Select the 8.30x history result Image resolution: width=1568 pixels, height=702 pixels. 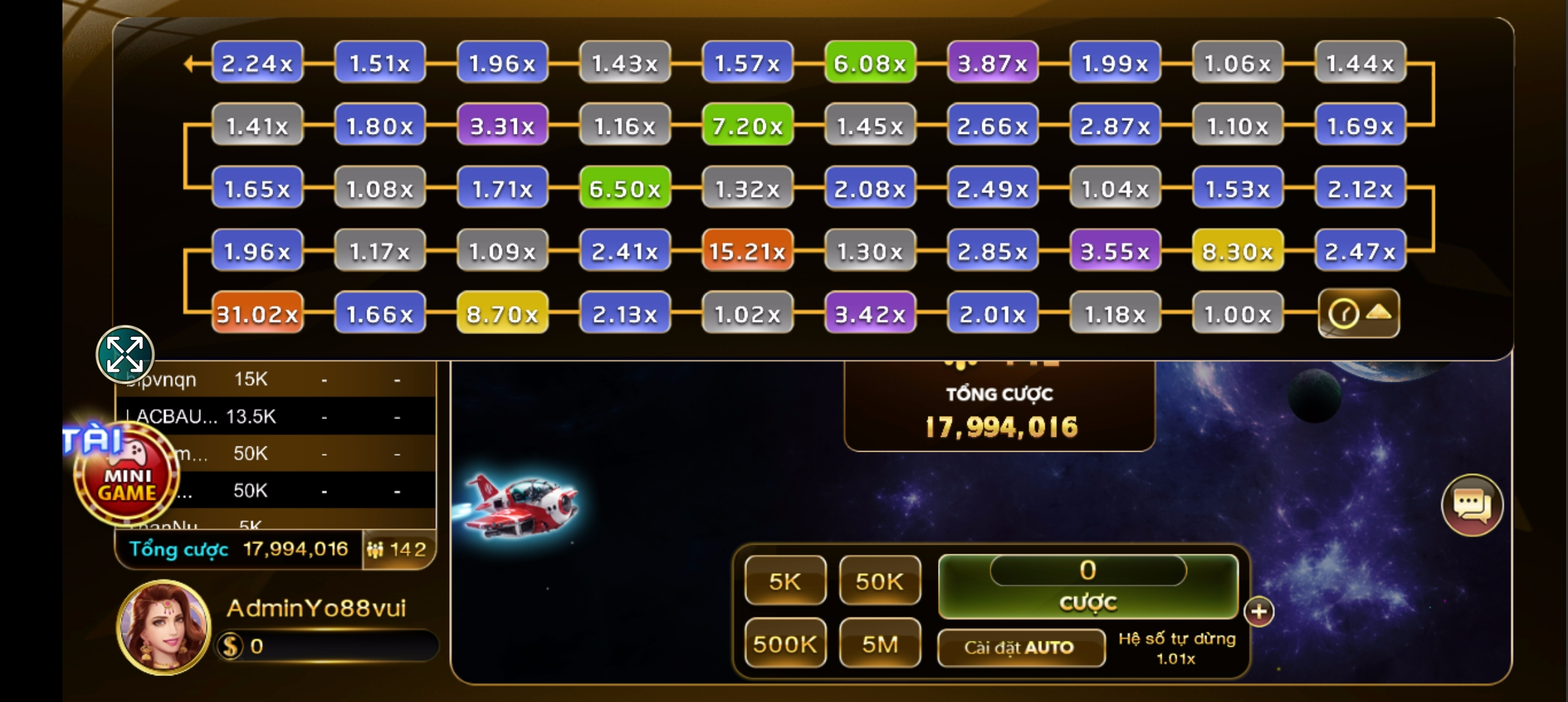pos(1238,251)
